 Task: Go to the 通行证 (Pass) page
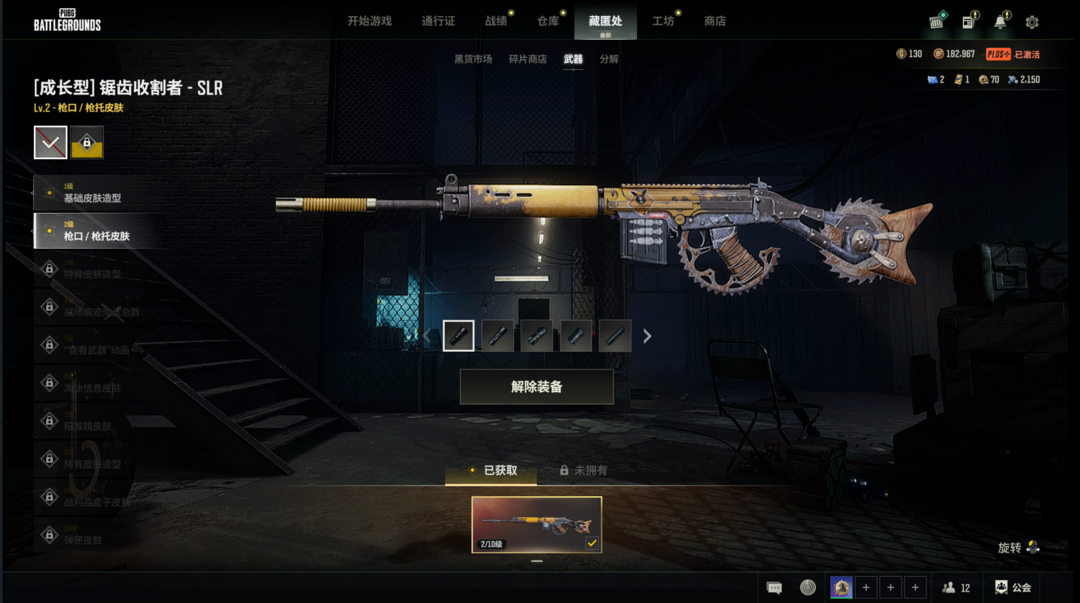(438, 21)
